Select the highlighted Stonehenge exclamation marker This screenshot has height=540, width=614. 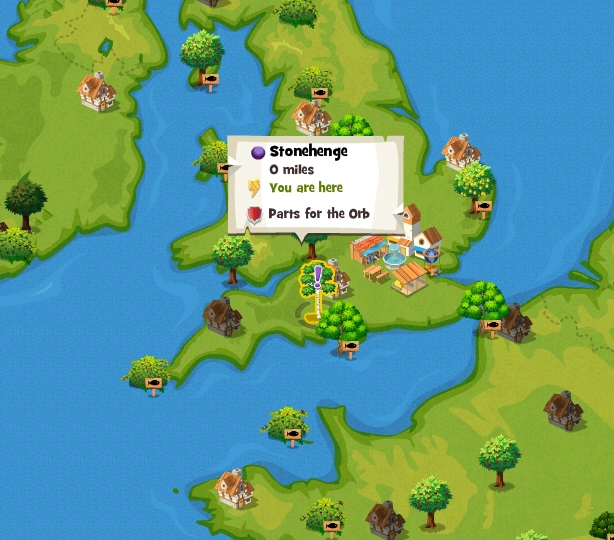tap(318, 285)
